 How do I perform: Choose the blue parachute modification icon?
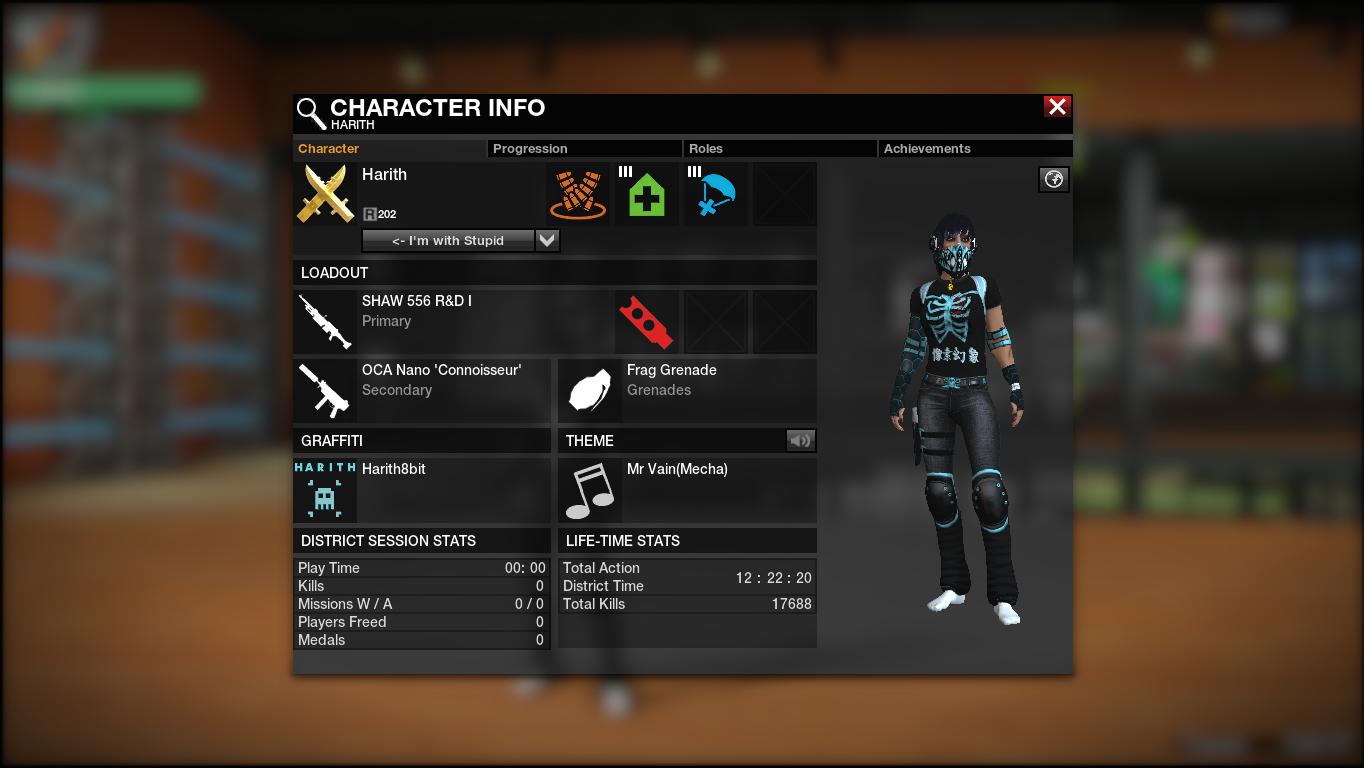click(x=716, y=194)
